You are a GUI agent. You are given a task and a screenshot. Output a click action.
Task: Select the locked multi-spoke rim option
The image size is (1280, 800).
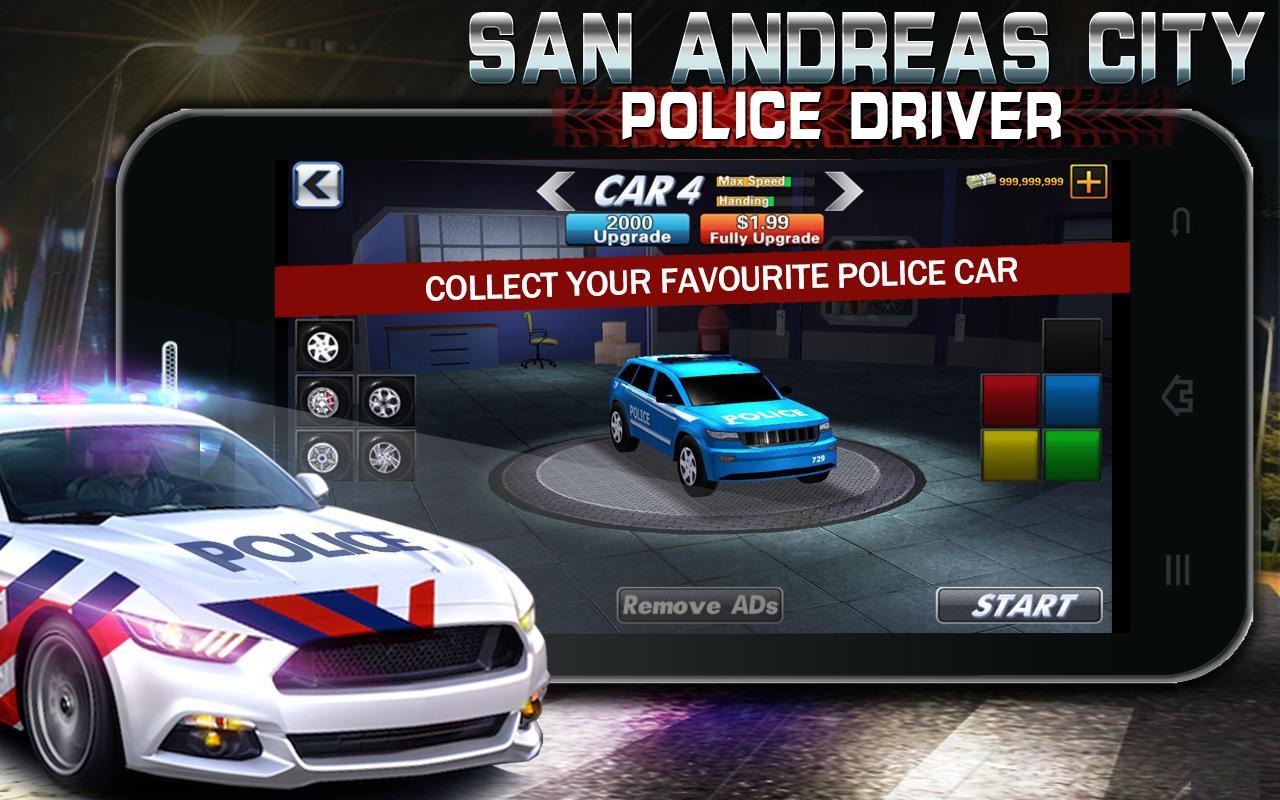click(x=385, y=455)
